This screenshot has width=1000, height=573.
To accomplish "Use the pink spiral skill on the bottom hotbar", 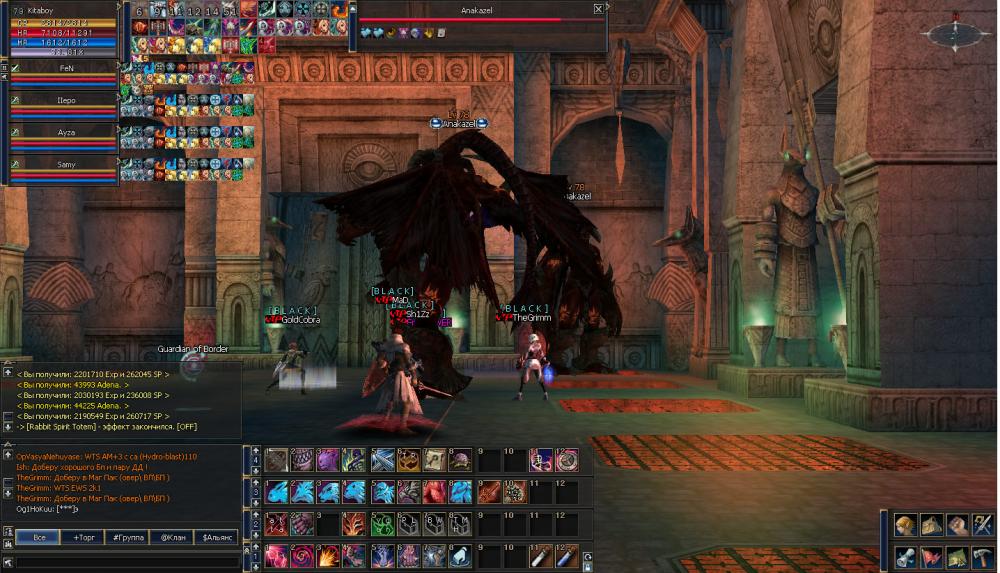I will 302,556.
